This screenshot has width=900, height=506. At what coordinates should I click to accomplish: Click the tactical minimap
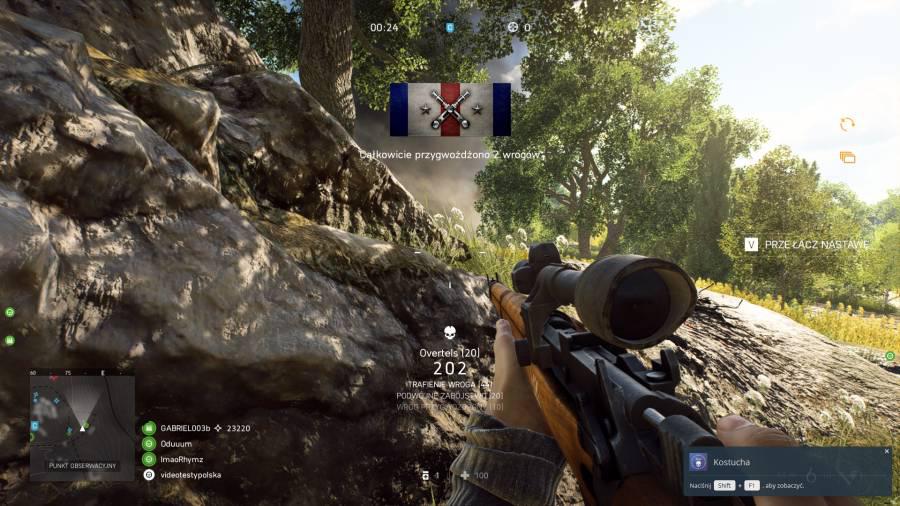click(x=82, y=419)
